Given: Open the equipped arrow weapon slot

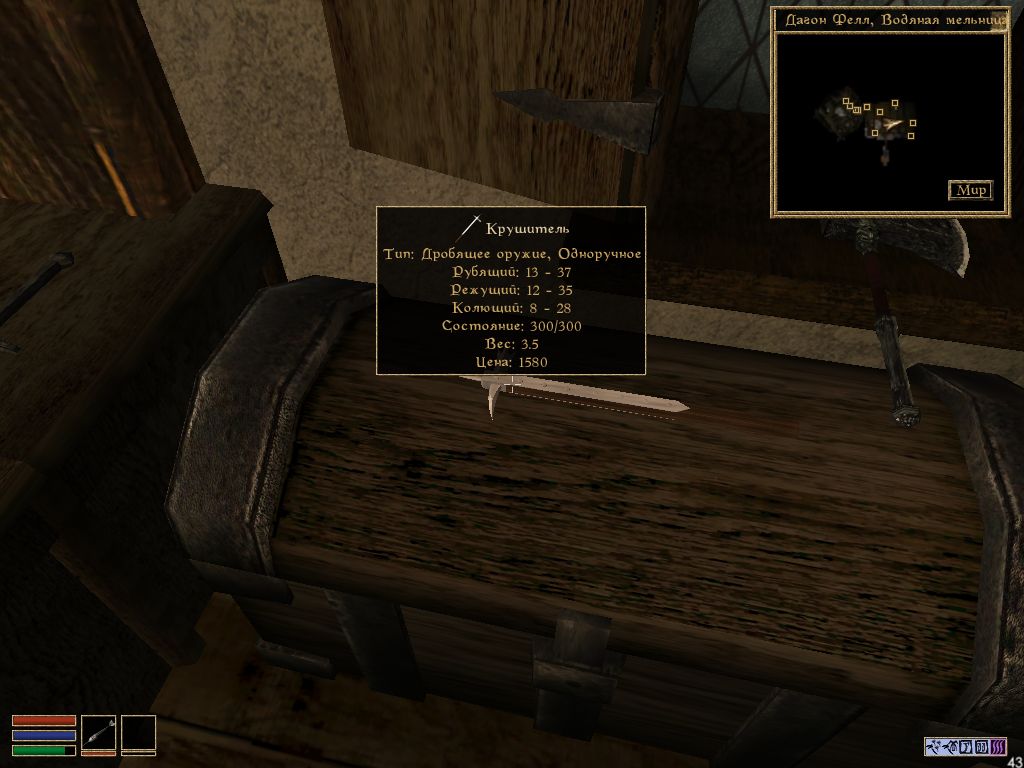Looking at the screenshot, I should (x=98, y=733).
